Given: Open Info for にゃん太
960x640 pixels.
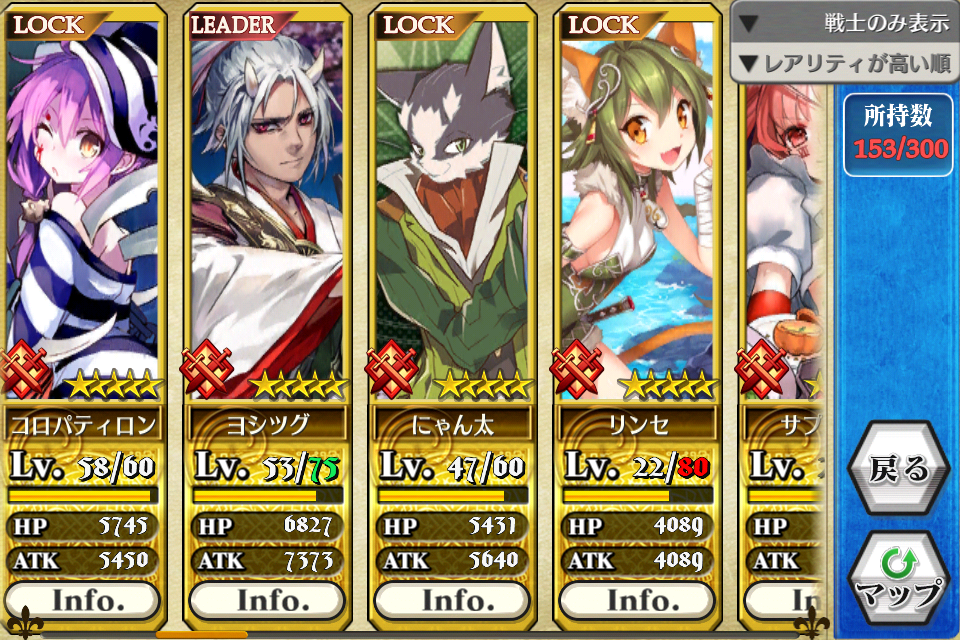Looking at the screenshot, I should (452, 600).
